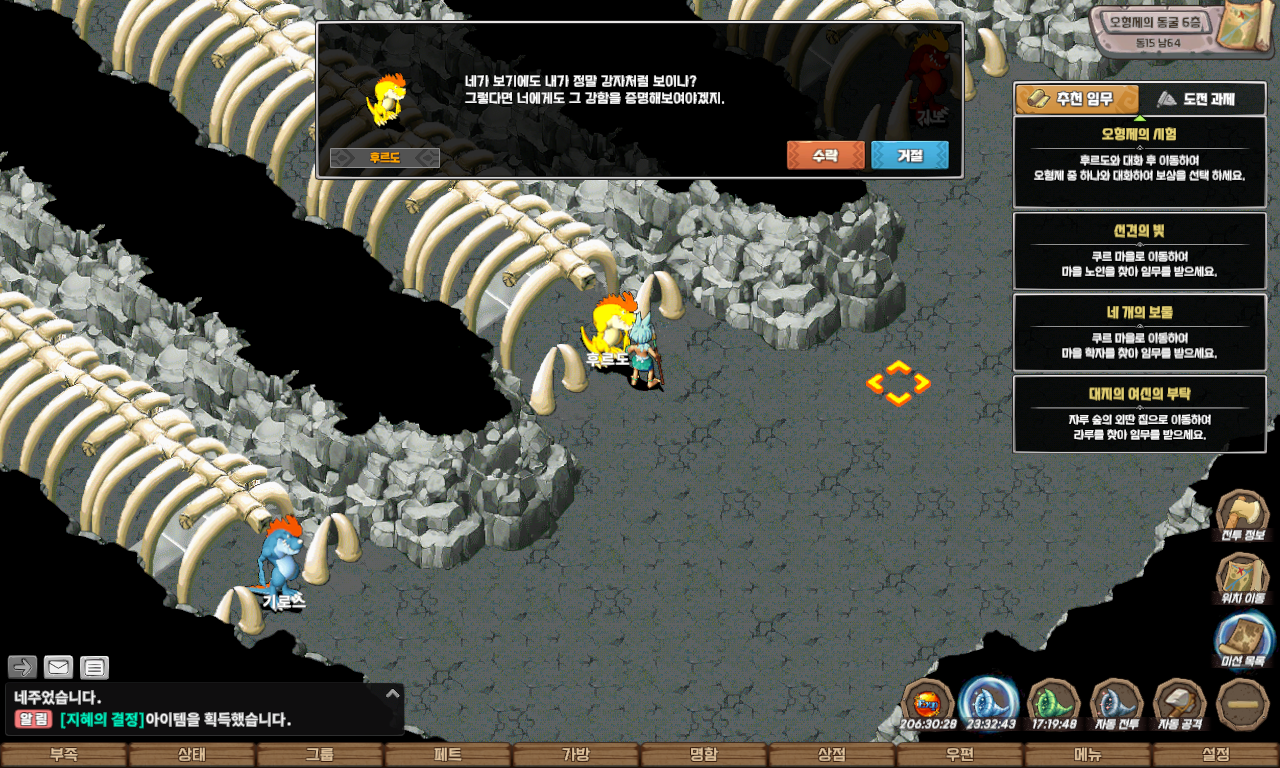This screenshot has height=768, width=1280.
Task: Switch to the 추천 임무 tab
Action: coord(1077,99)
